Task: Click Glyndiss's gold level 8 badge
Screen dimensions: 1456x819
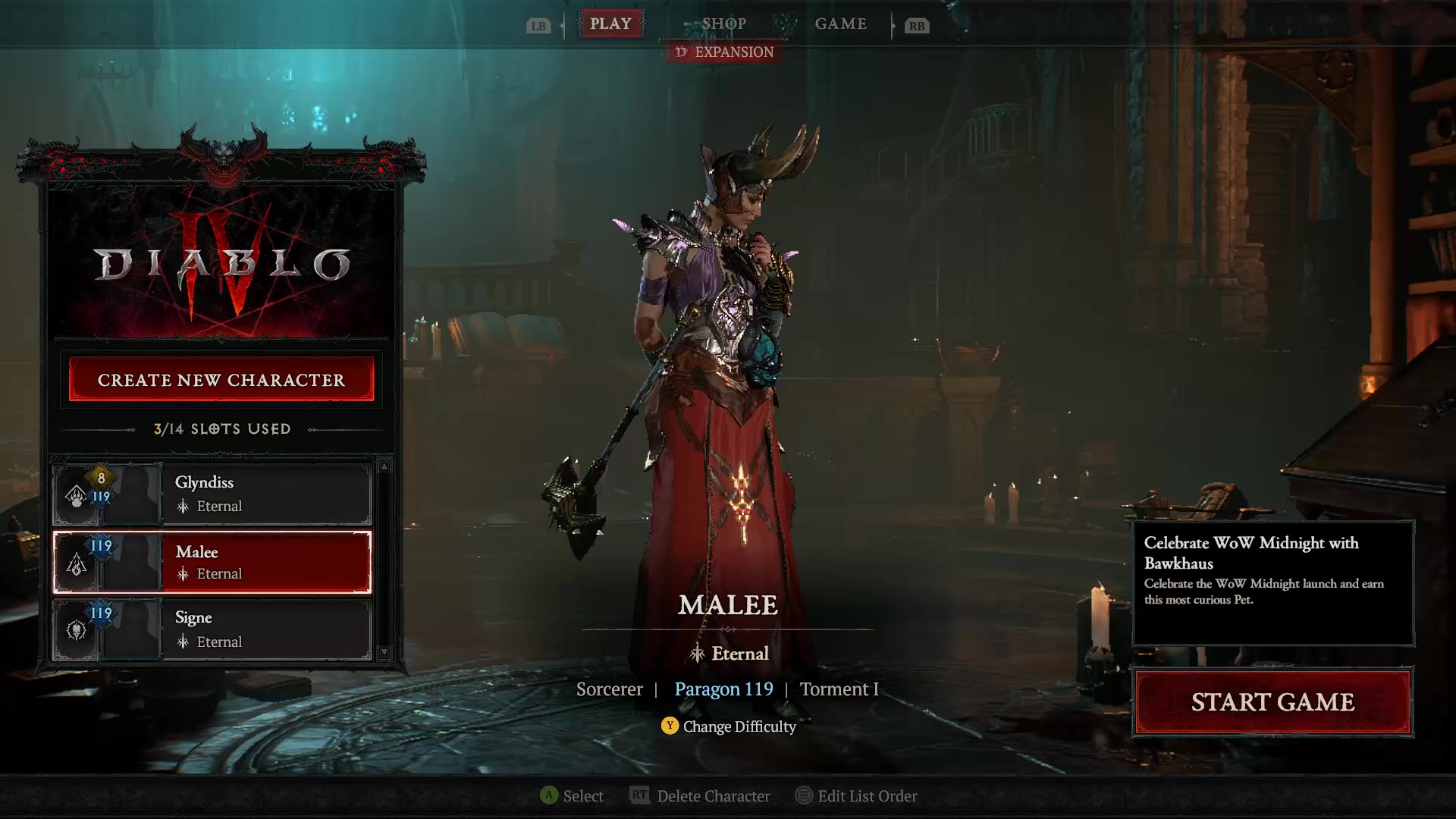Action: pos(101,478)
